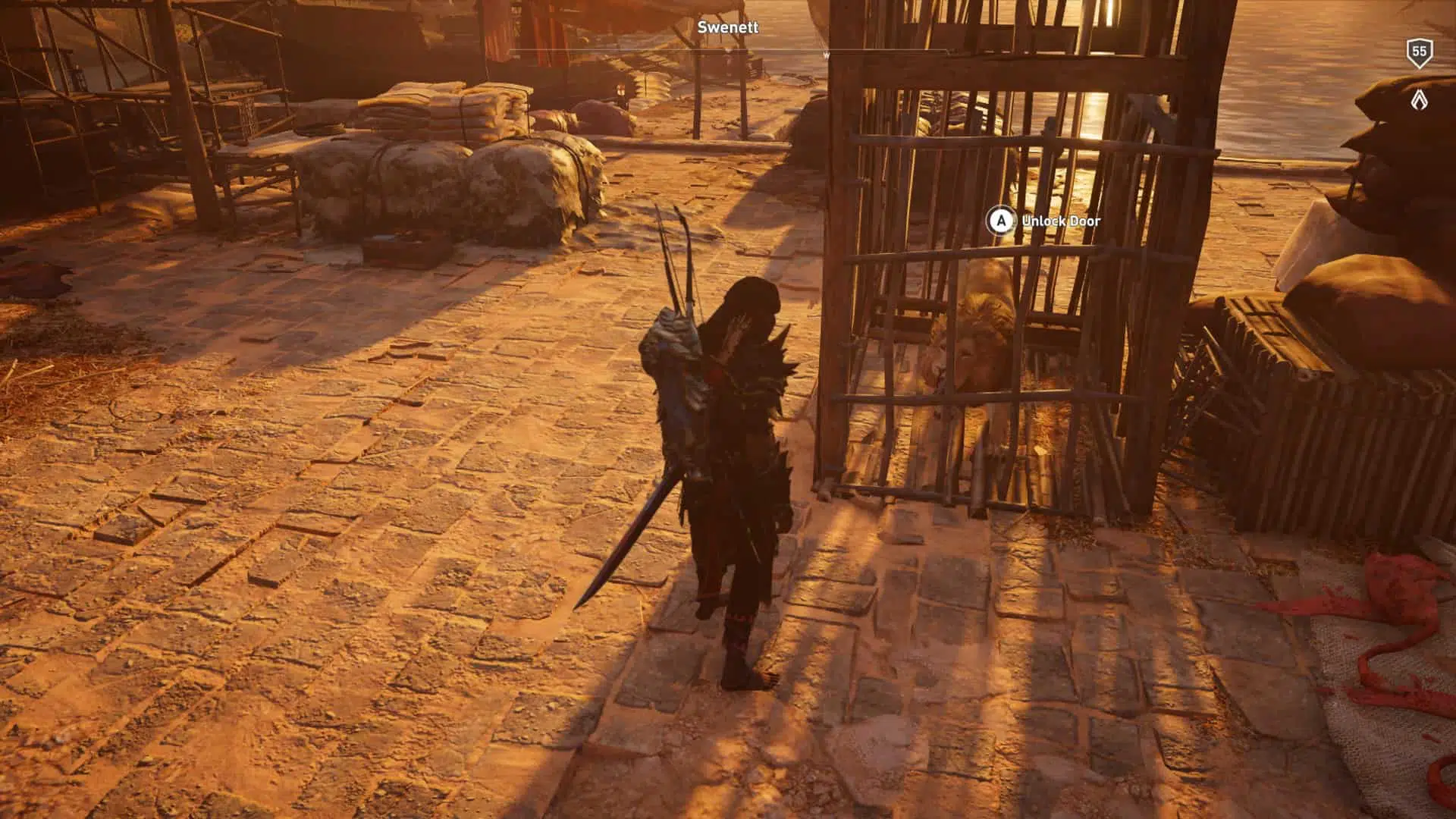Click the Swenett compass bar

(x=728, y=52)
